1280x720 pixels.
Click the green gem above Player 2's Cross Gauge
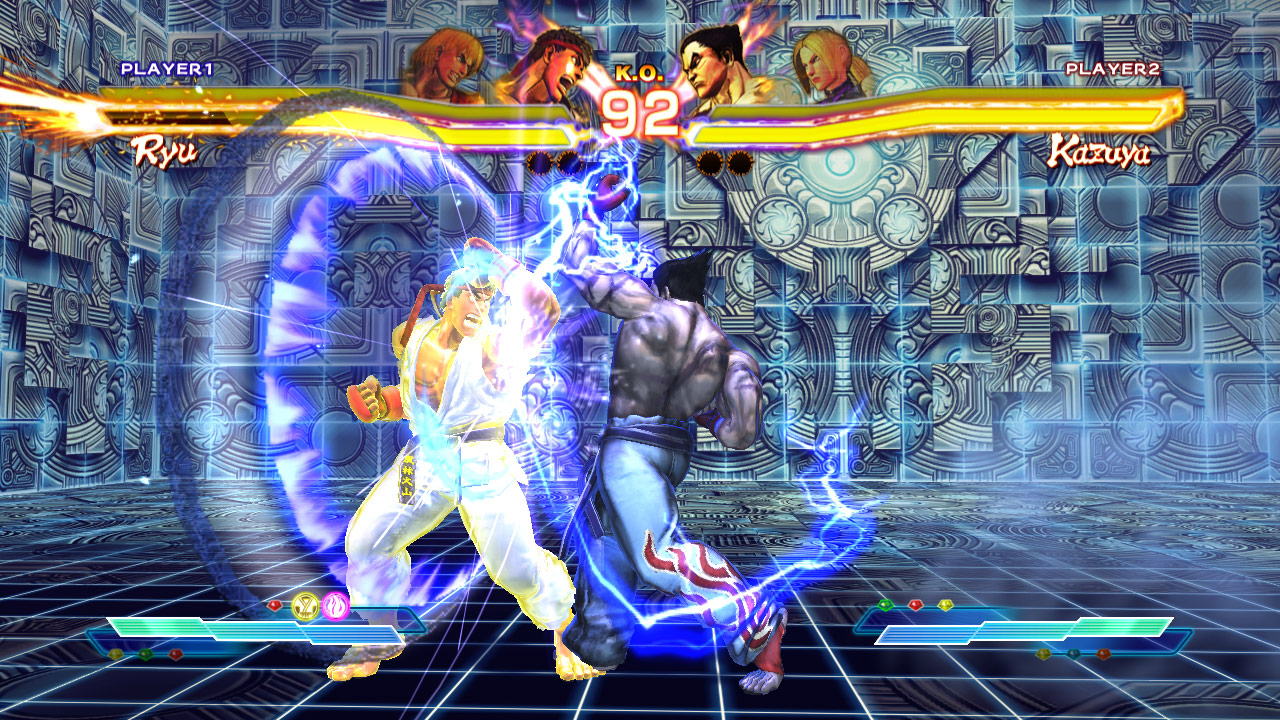click(885, 605)
